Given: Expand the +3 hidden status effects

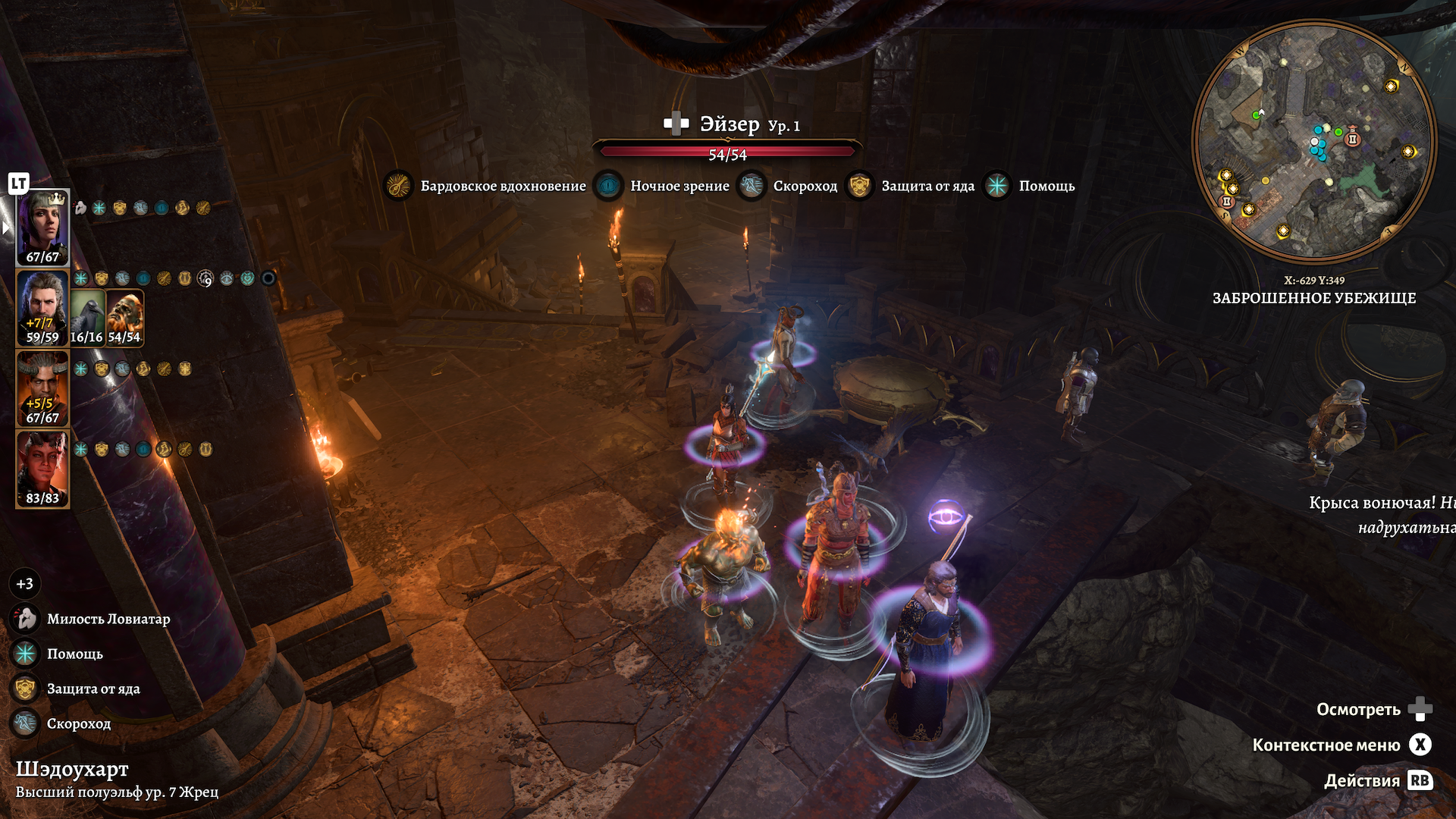Looking at the screenshot, I should (x=25, y=584).
